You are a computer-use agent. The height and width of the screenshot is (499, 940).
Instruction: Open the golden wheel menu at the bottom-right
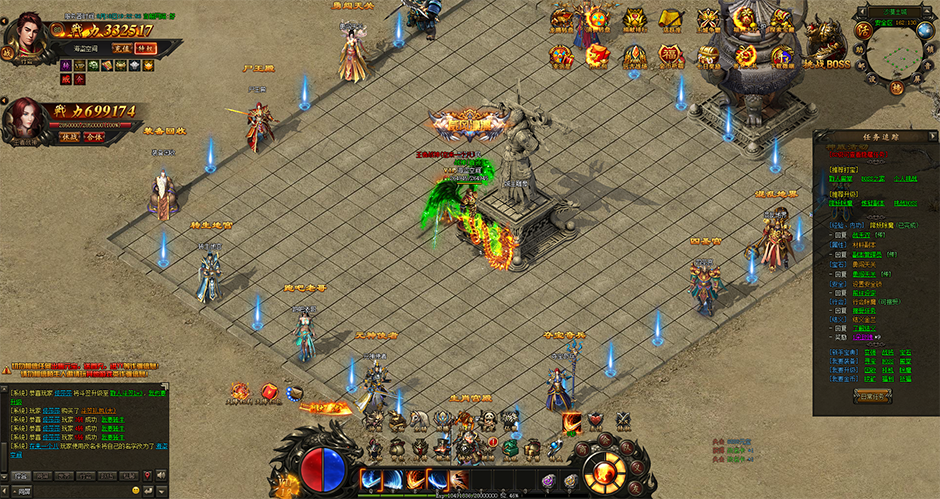click(606, 472)
